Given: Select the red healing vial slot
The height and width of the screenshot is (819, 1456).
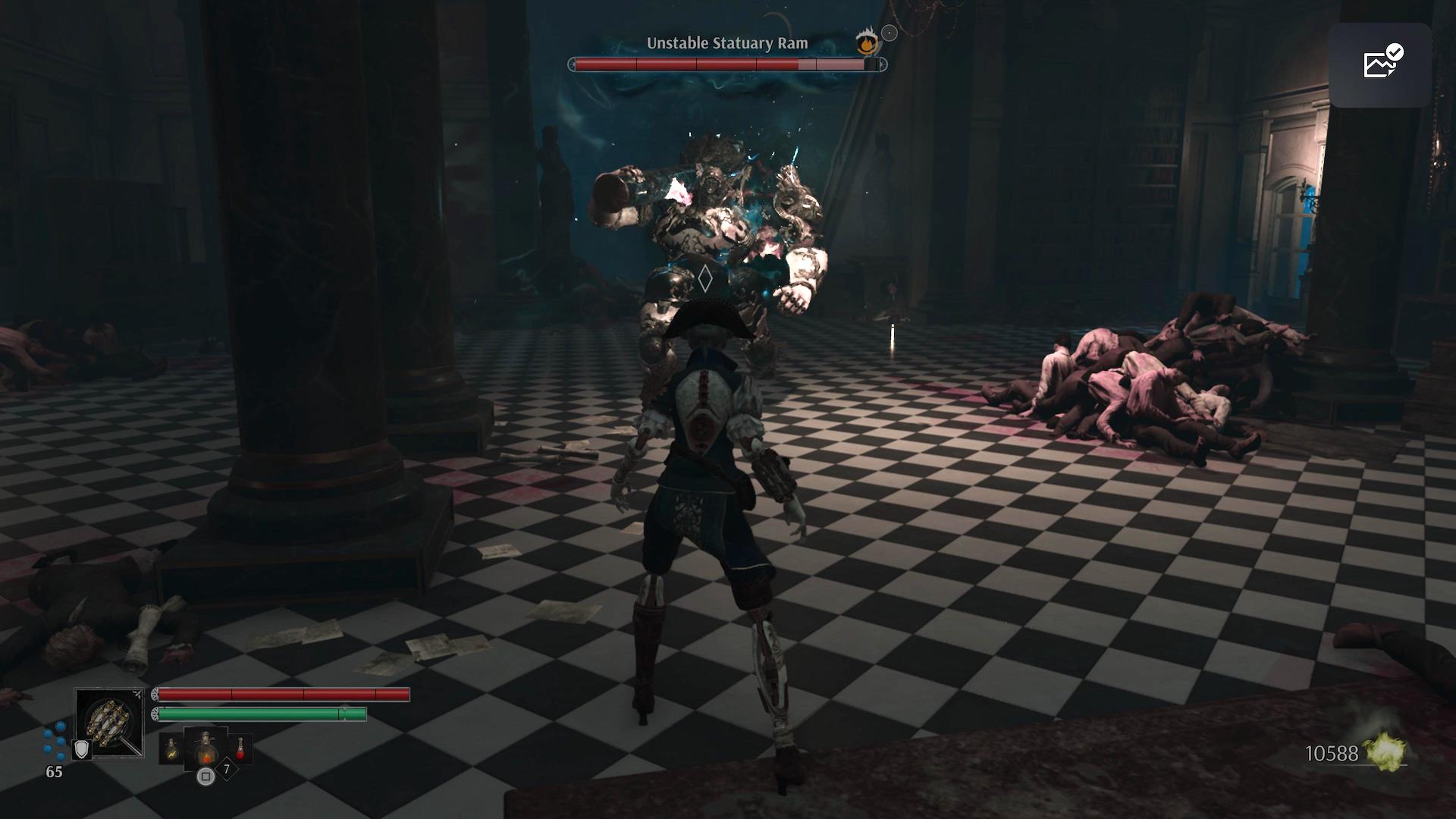Looking at the screenshot, I should coord(240,748).
